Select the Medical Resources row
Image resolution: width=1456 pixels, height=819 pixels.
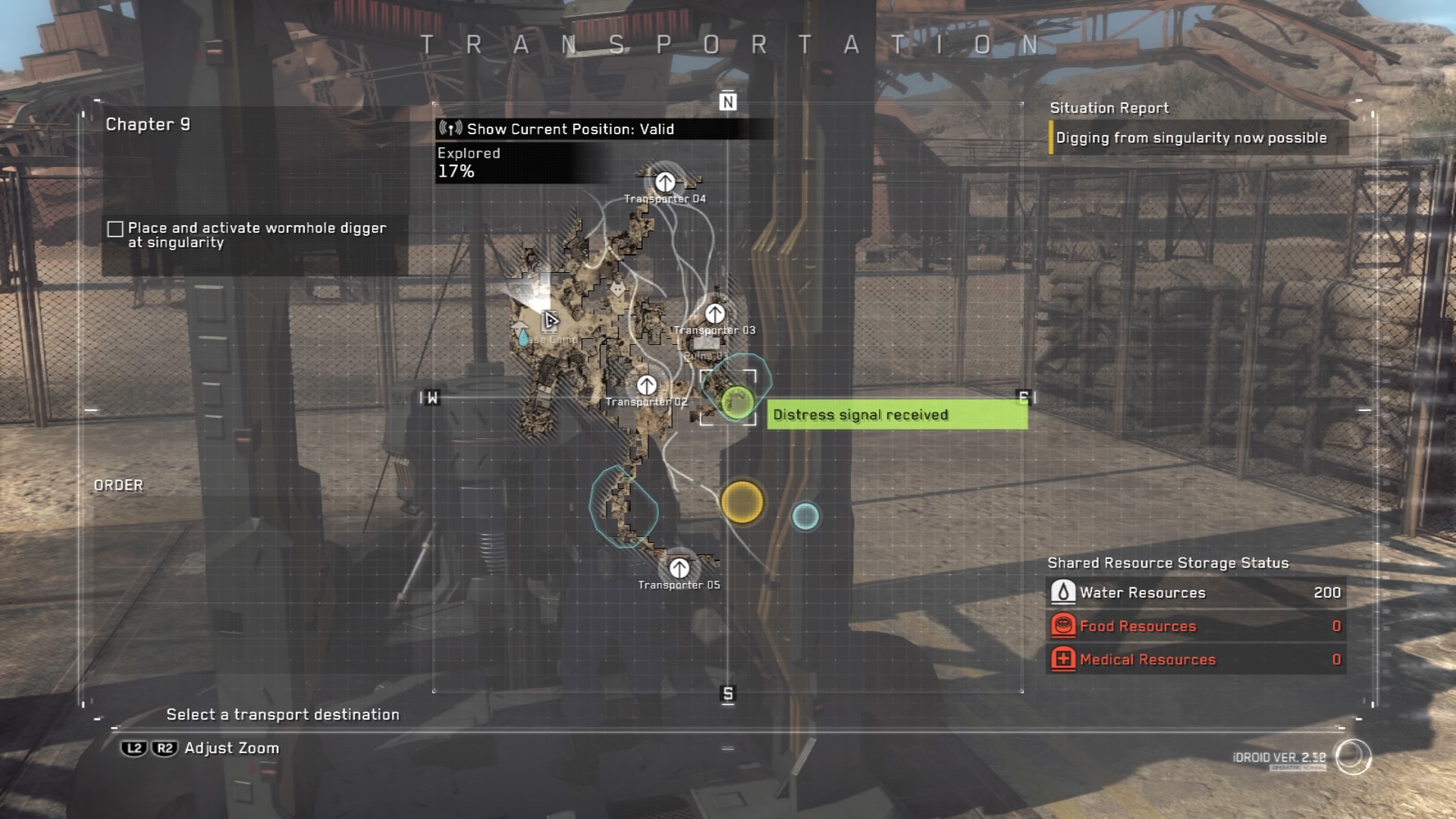click(x=1196, y=659)
